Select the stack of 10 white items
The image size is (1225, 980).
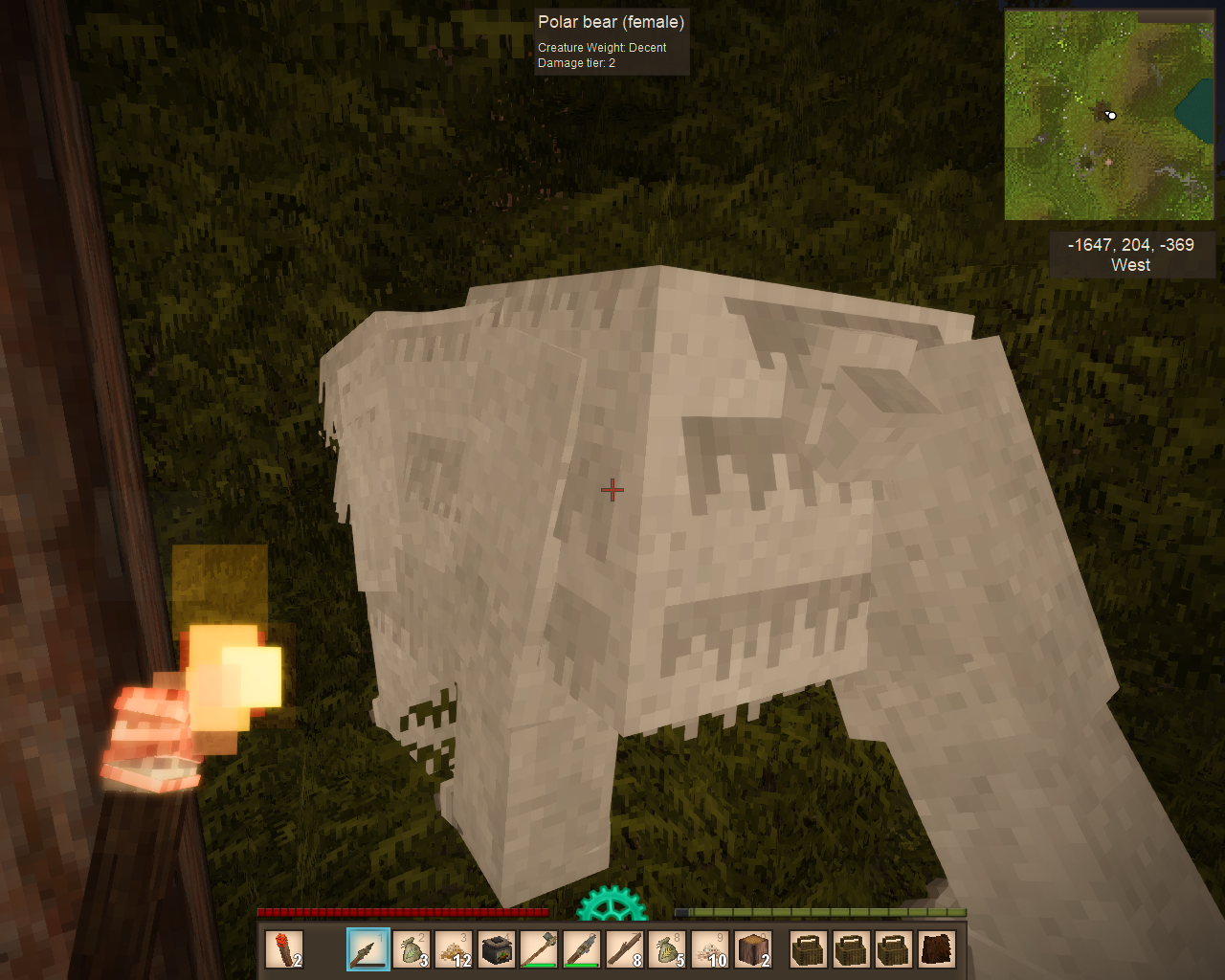[x=709, y=949]
